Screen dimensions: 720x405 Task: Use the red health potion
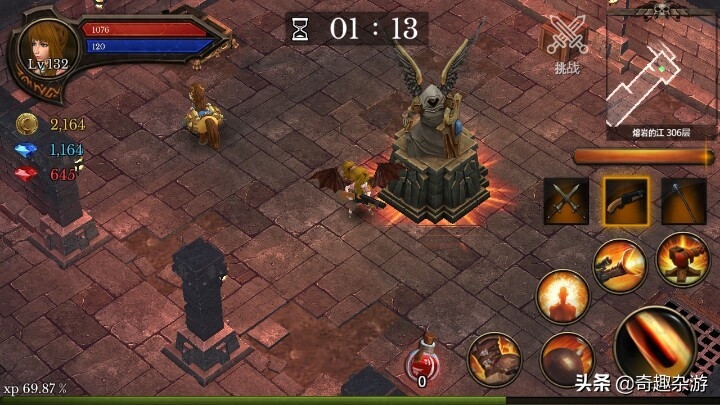coord(422,362)
